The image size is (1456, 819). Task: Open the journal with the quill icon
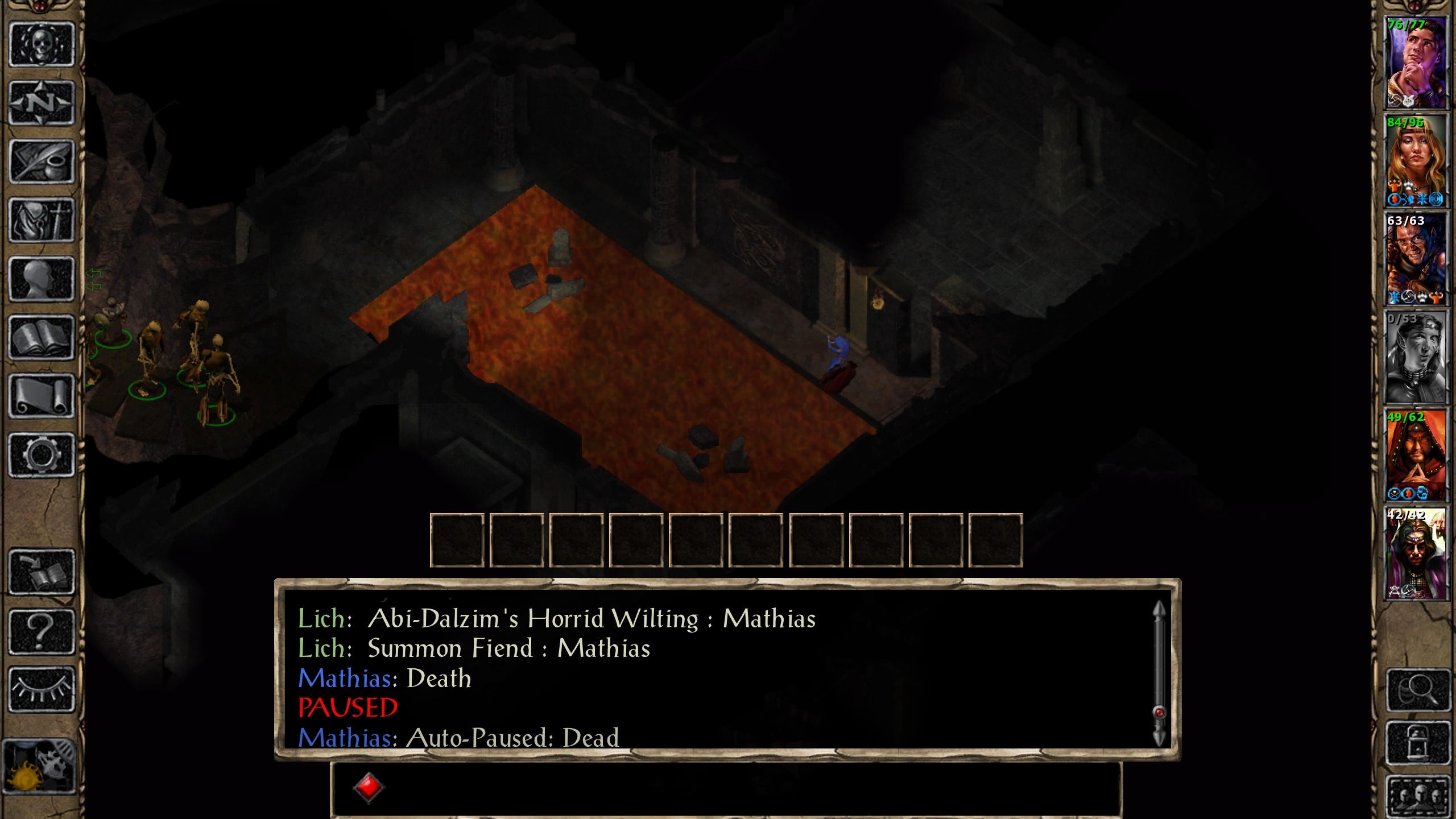click(x=42, y=162)
